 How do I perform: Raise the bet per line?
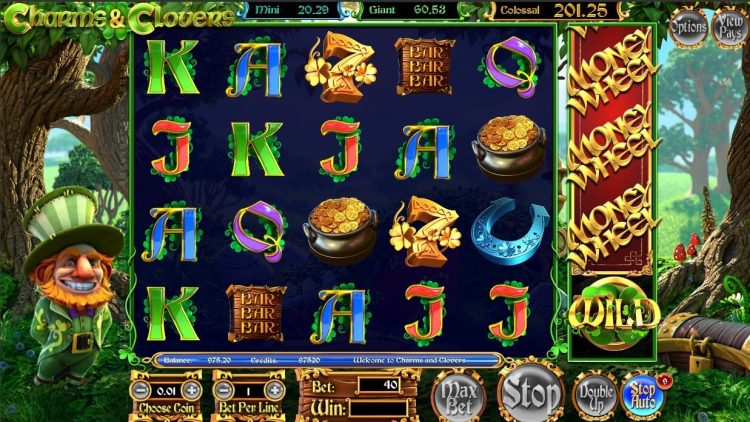[x=273, y=389]
